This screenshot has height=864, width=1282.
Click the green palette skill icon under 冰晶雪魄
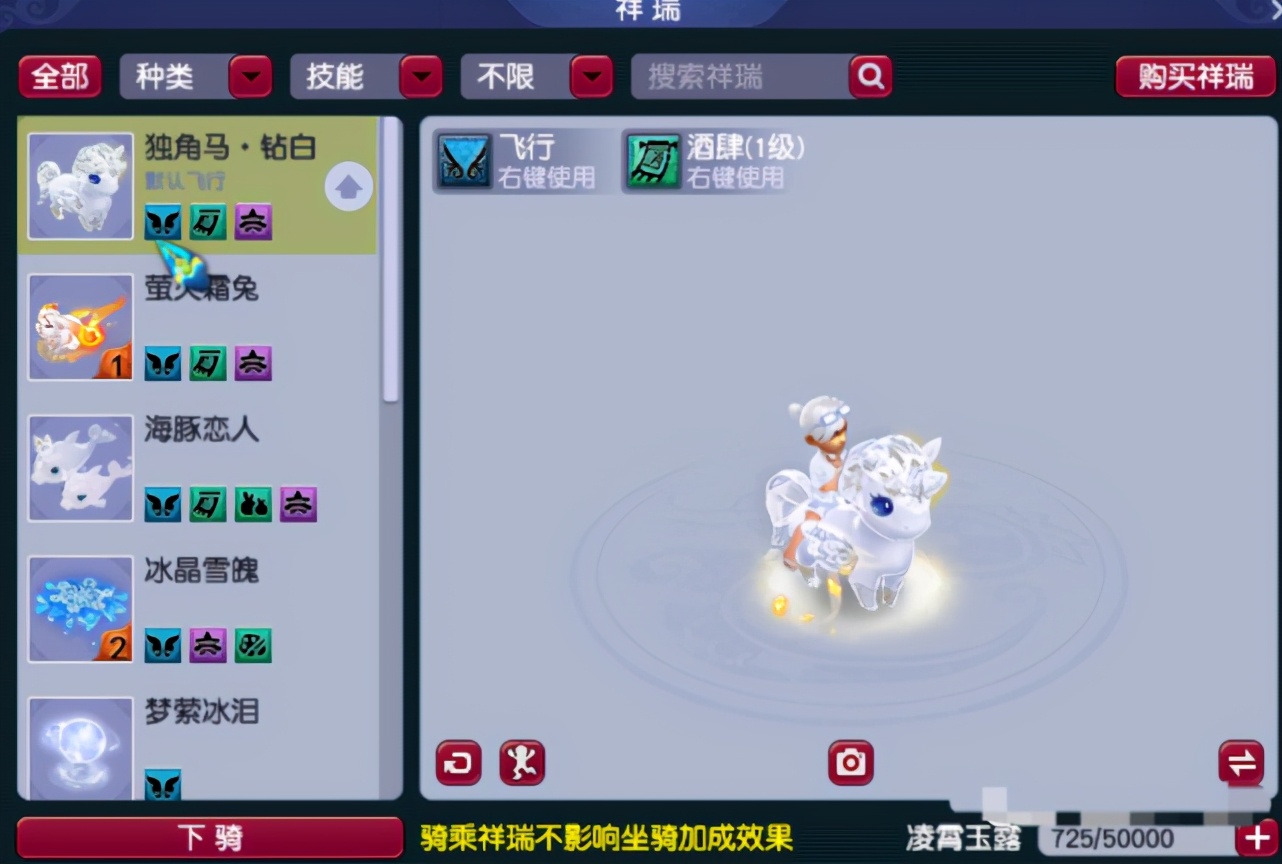click(253, 646)
